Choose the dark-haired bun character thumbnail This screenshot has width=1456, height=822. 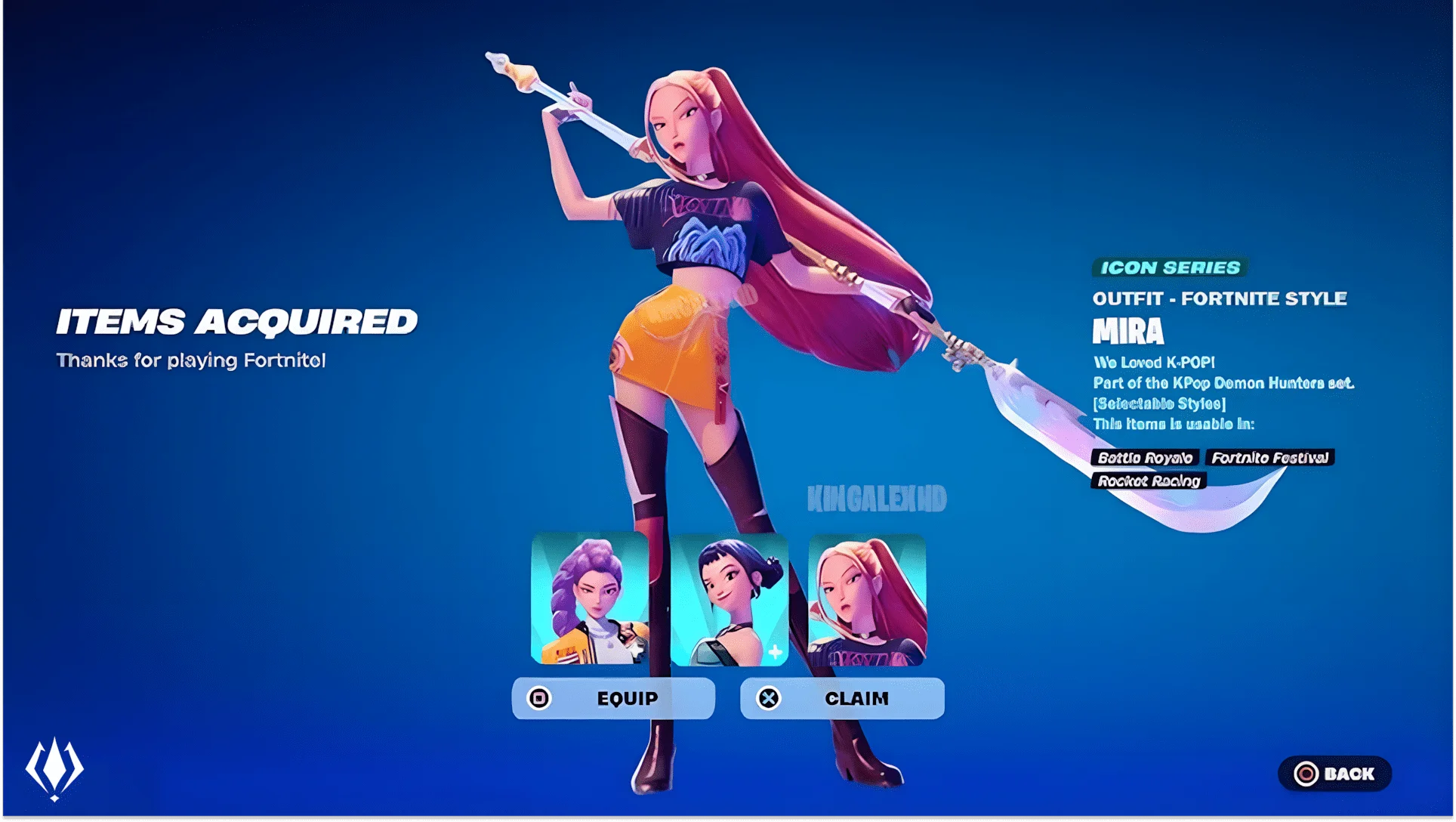[729, 599]
